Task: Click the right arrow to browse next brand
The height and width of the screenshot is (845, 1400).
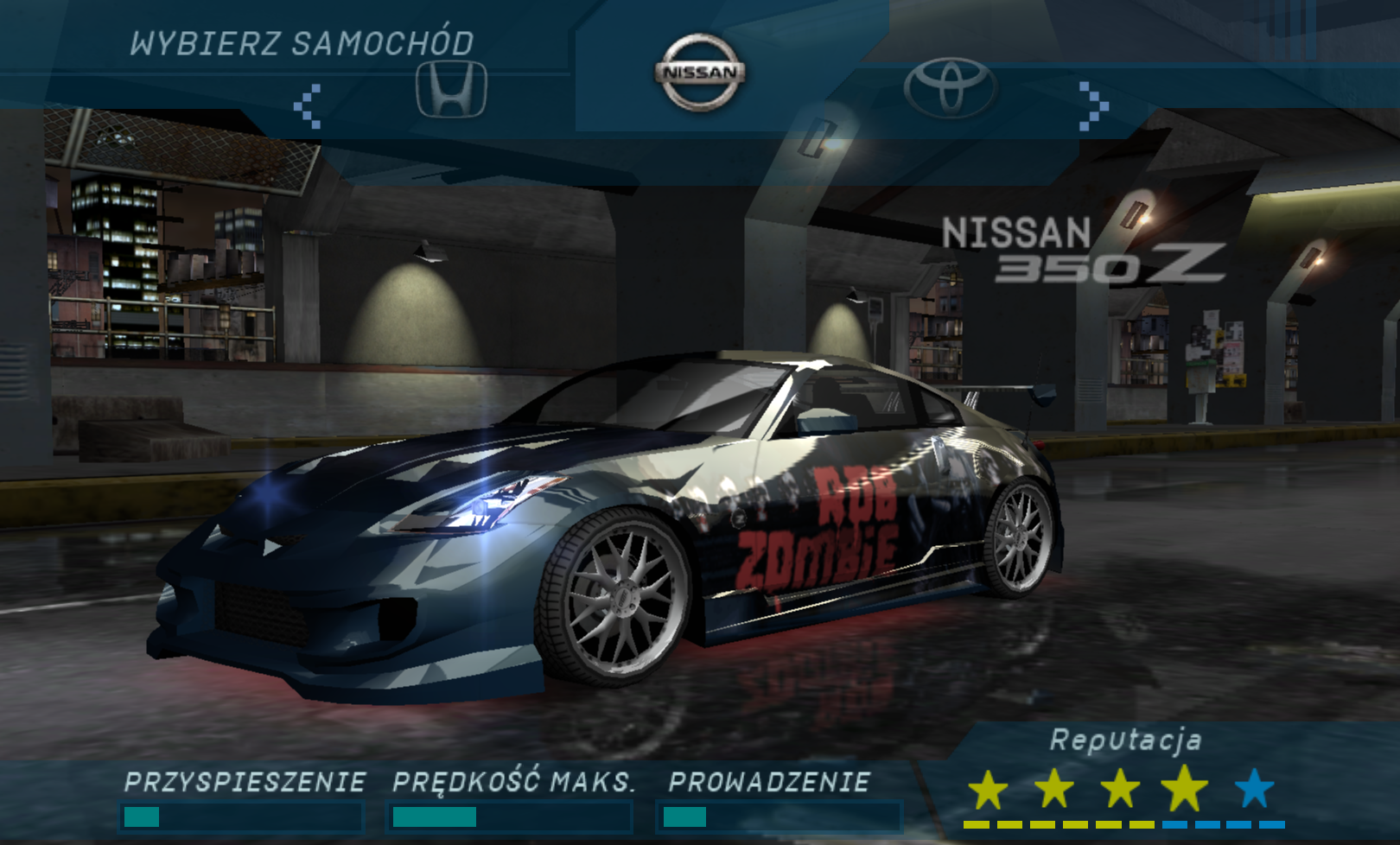Action: point(1092,106)
